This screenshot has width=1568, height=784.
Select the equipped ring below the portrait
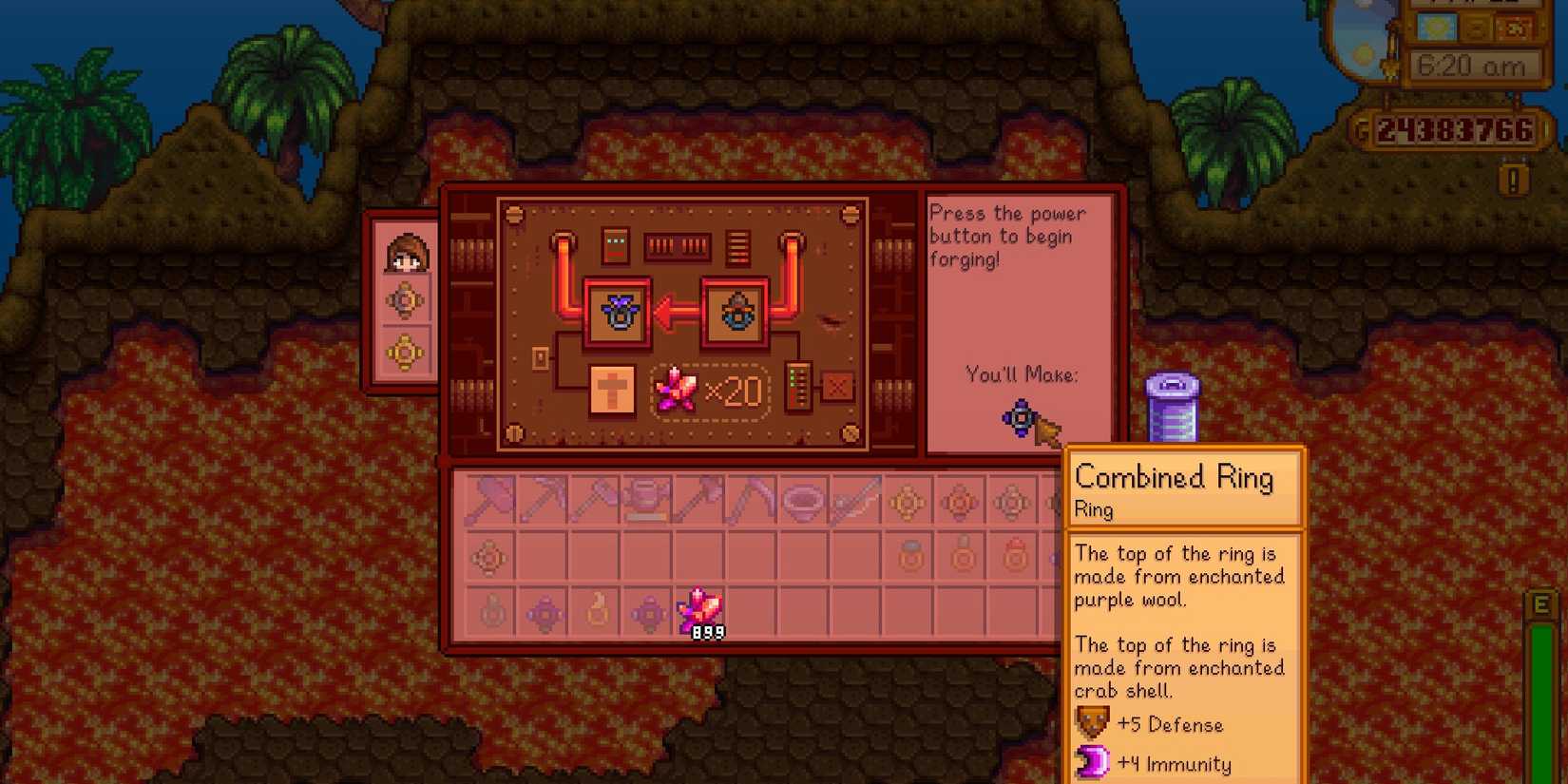pyautogui.click(x=406, y=302)
